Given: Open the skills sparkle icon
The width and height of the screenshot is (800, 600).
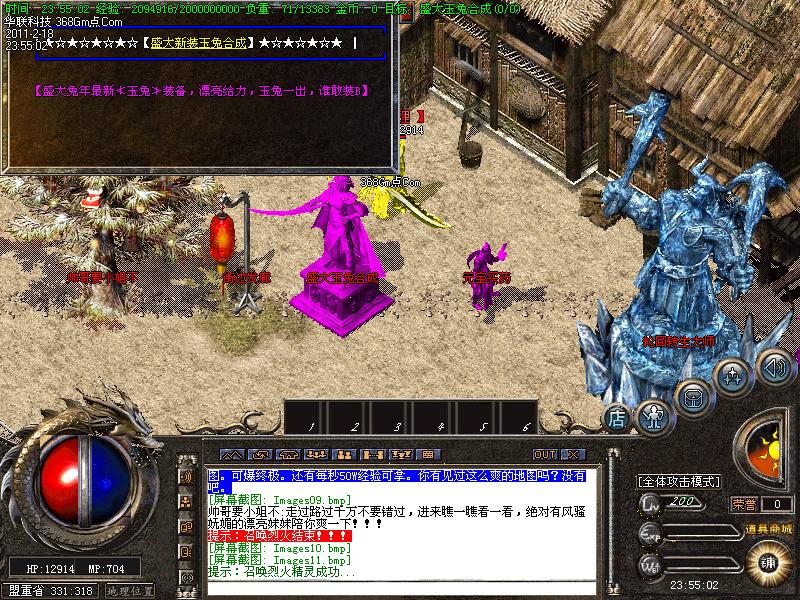Looking at the screenshot, I should [734, 377].
